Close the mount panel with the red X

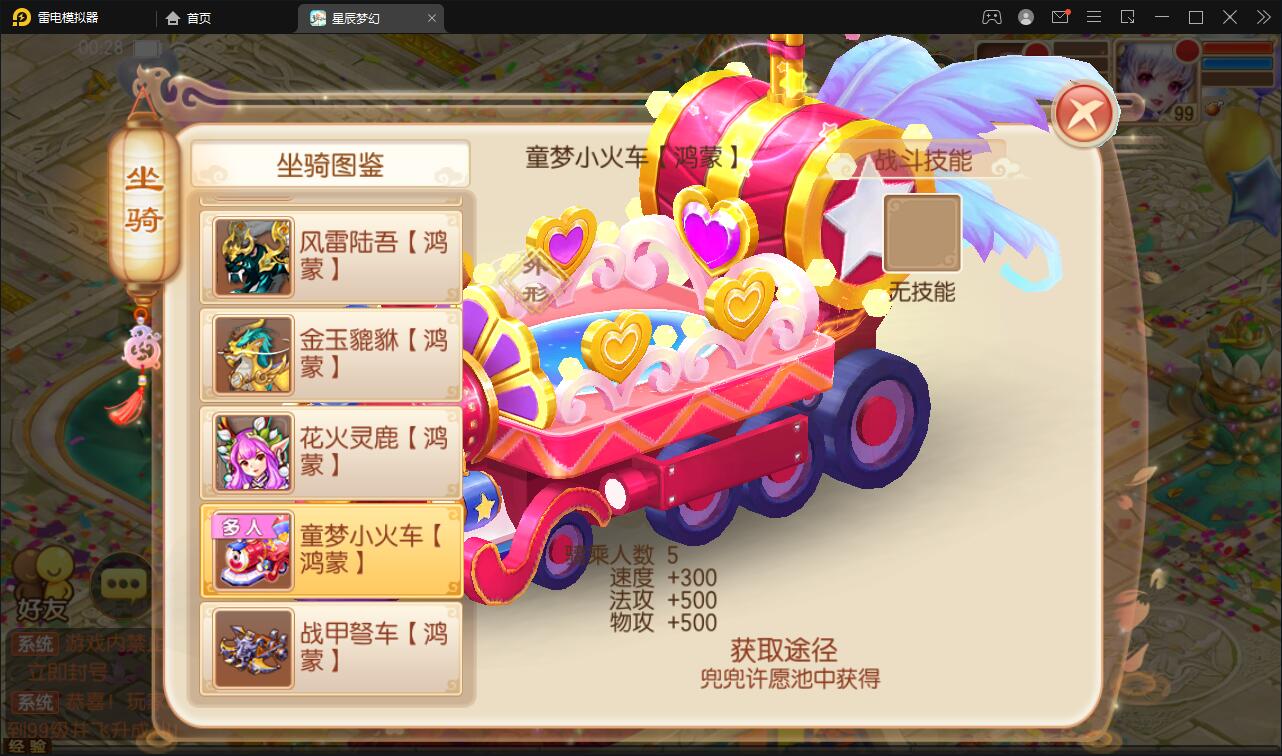click(1084, 113)
